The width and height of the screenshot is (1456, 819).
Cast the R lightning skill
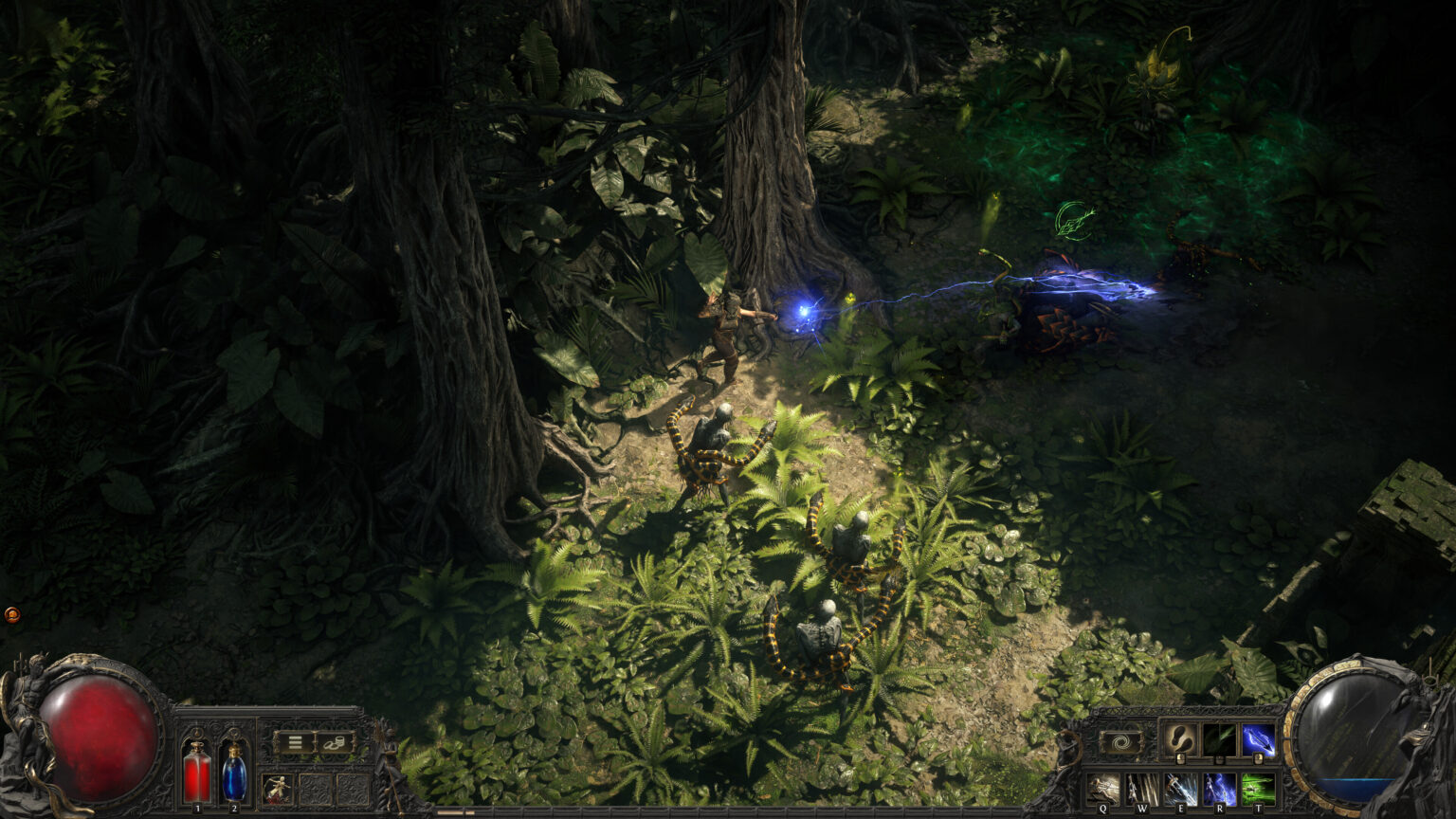[1220, 789]
